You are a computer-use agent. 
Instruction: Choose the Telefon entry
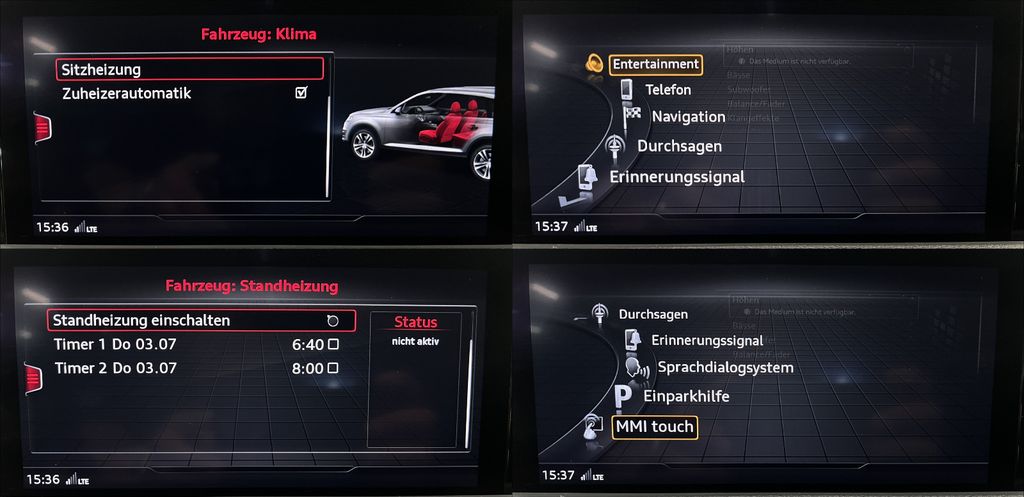point(667,90)
